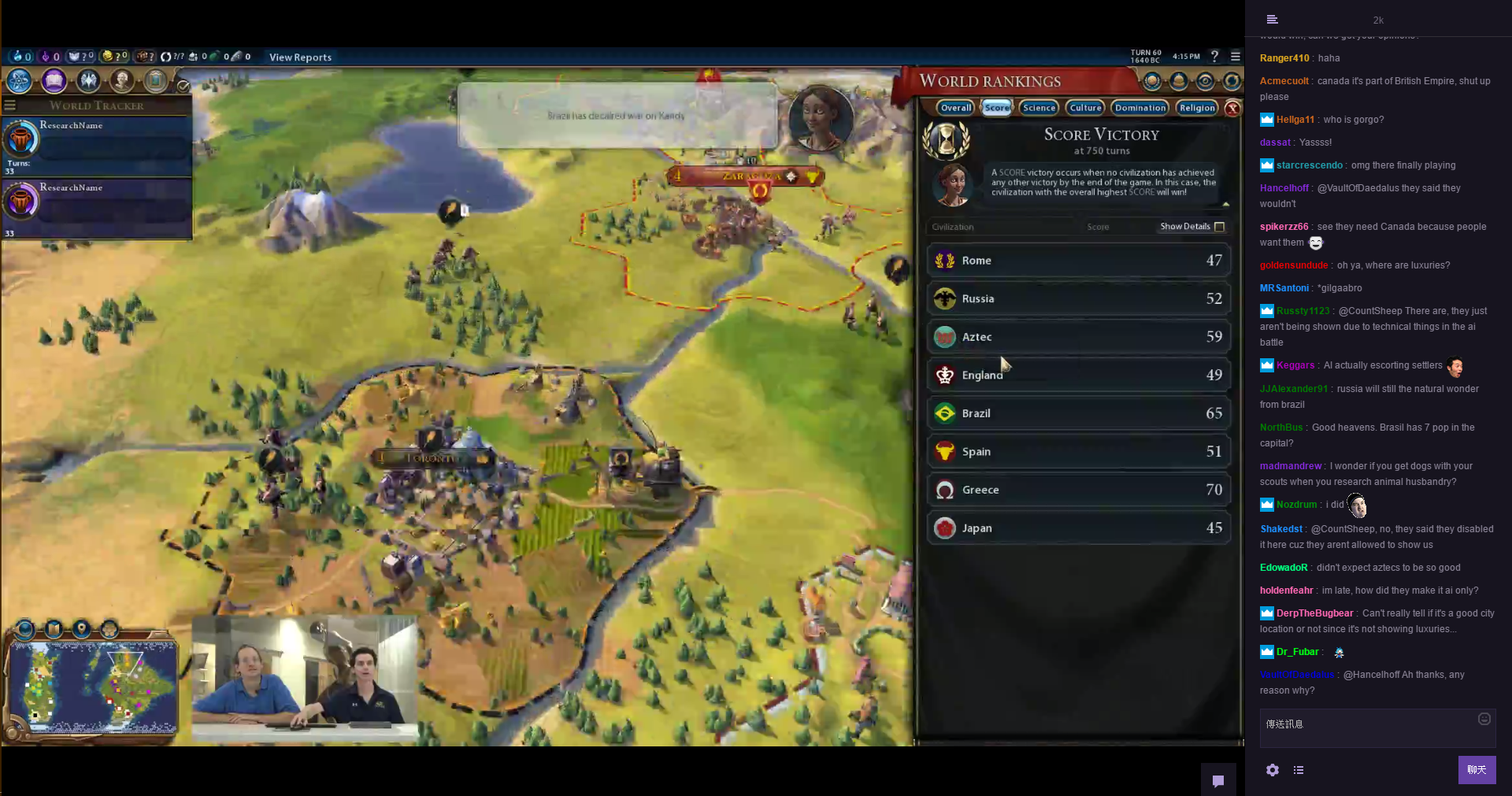1512x796 pixels.
Task: Select the Russia score row
Action: [1078, 298]
